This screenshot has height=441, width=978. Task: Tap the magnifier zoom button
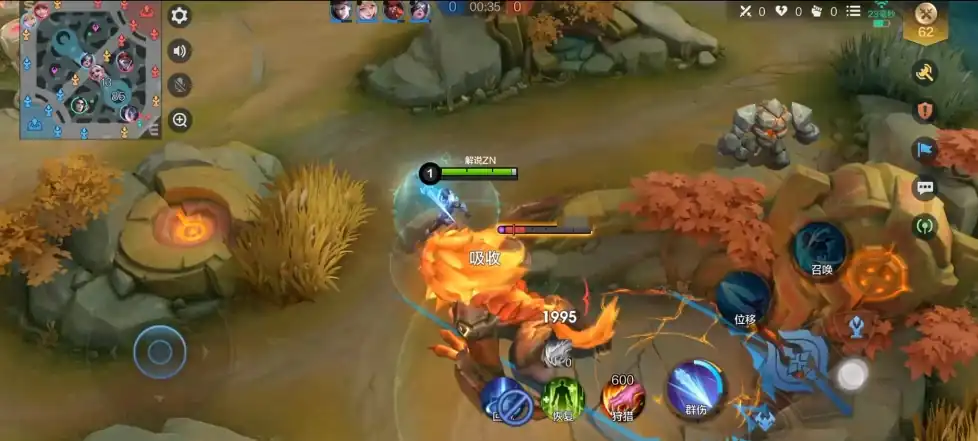click(x=180, y=120)
